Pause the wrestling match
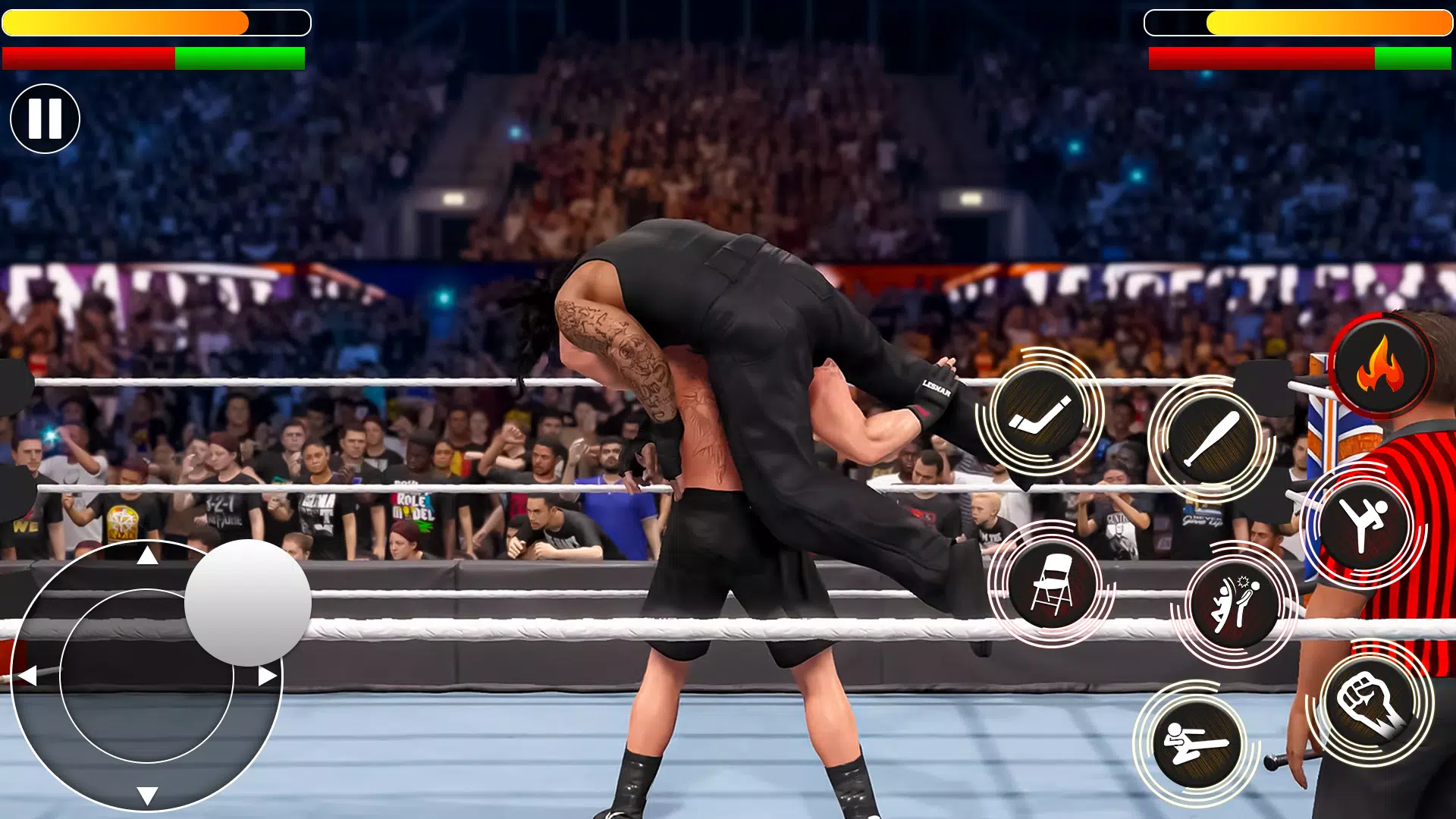This screenshot has height=819, width=1456. [x=44, y=117]
